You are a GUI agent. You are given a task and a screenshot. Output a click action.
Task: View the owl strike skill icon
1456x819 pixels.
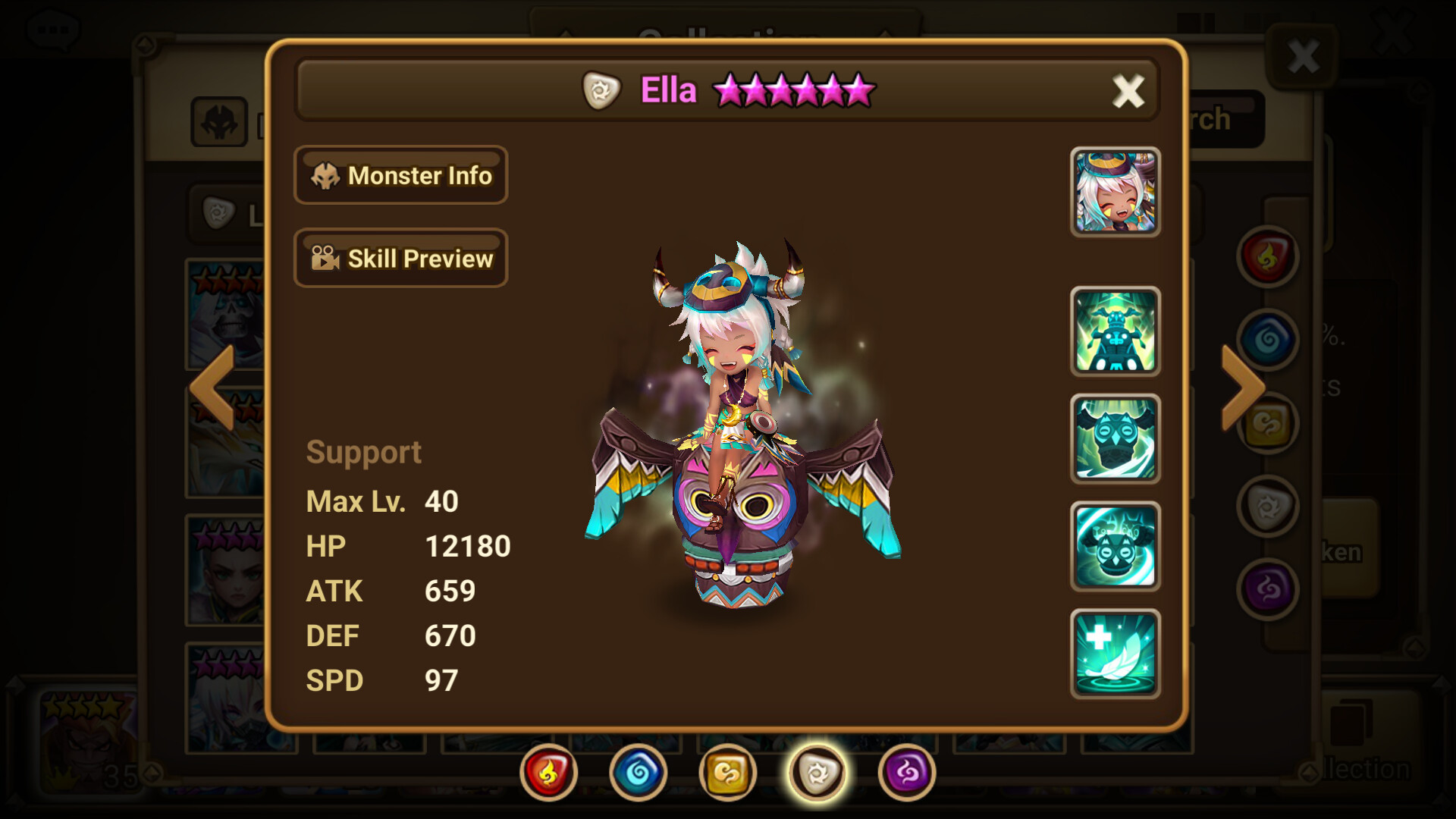point(1115,440)
